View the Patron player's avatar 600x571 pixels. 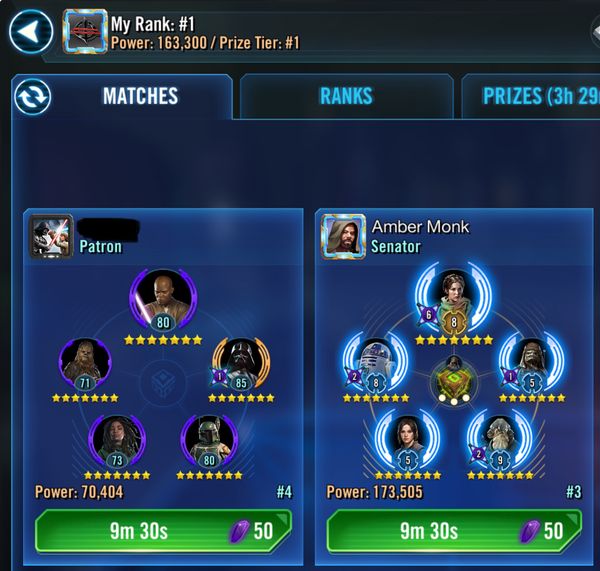[50, 237]
